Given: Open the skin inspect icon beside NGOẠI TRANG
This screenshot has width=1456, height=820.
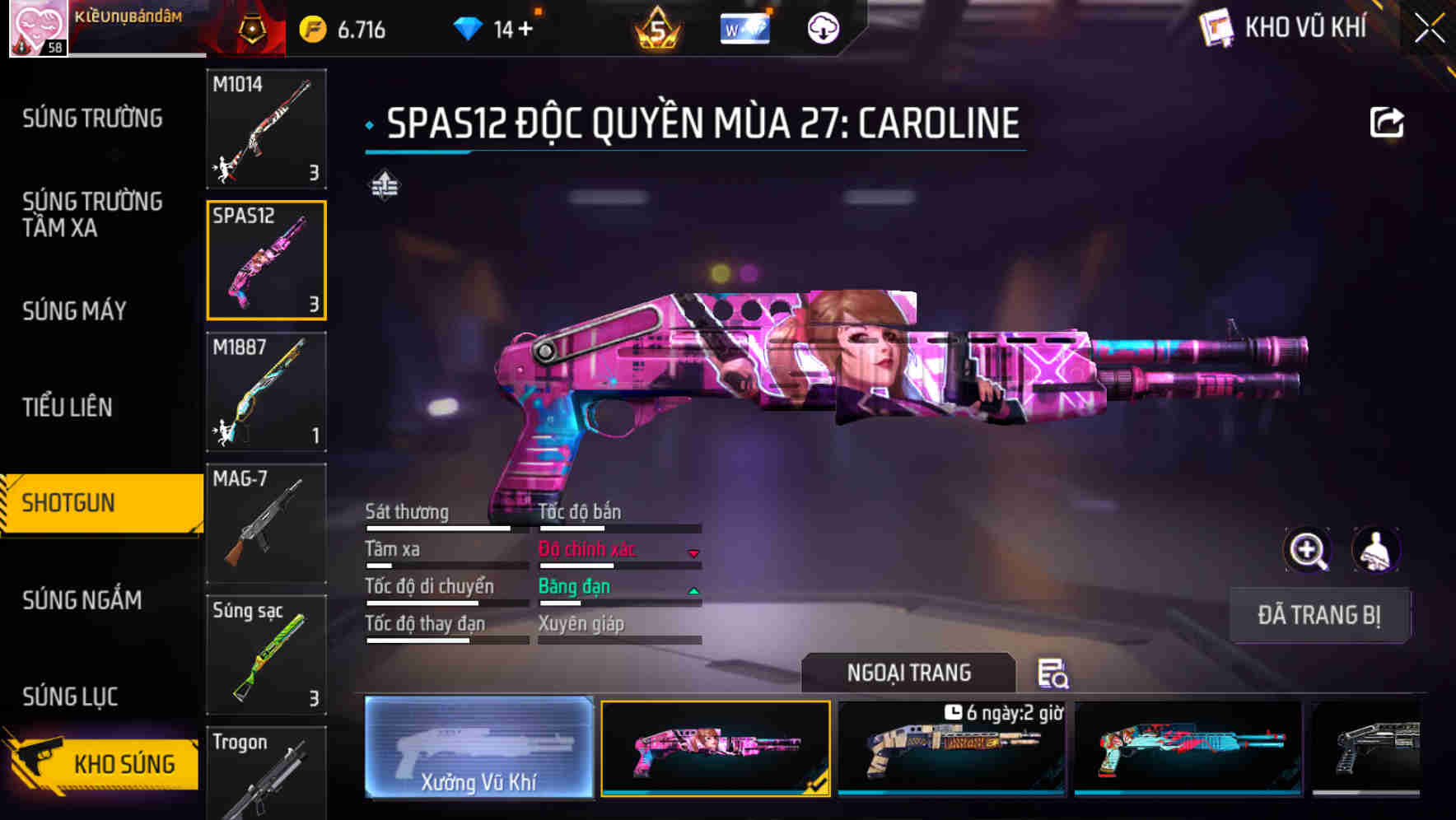Looking at the screenshot, I should [1055, 674].
